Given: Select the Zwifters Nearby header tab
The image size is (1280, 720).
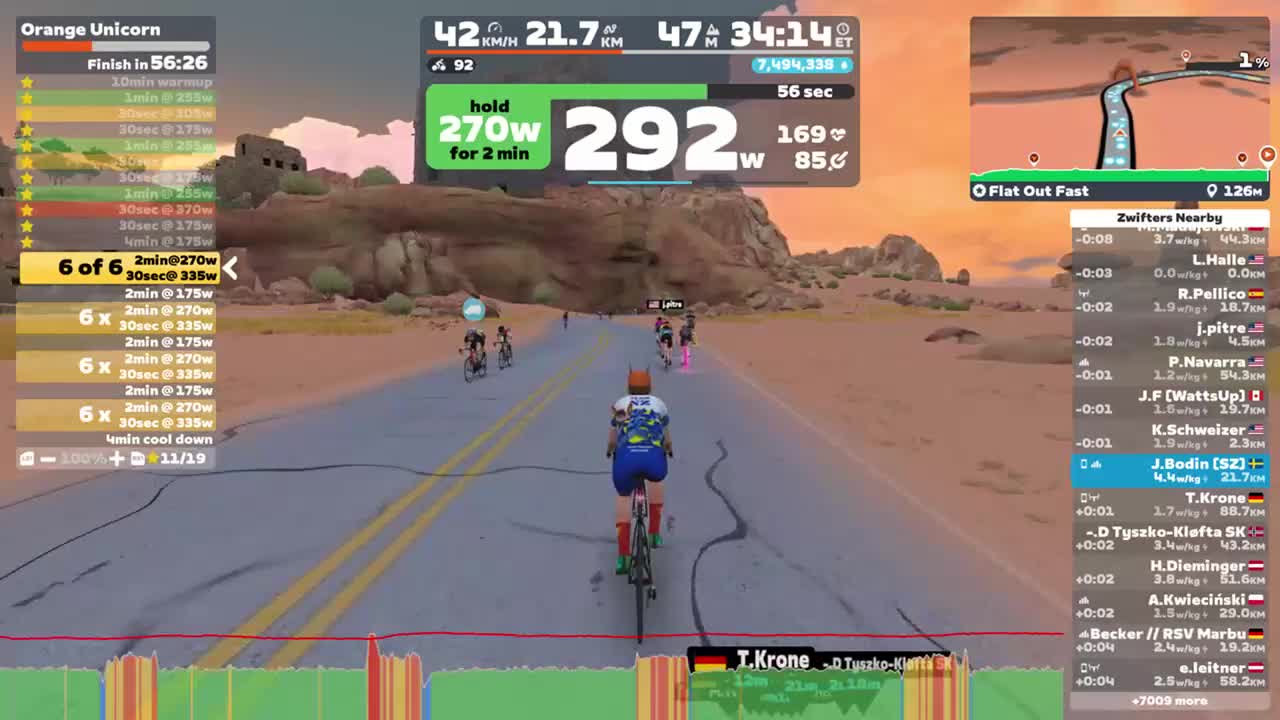Looking at the screenshot, I should click(1170, 217).
